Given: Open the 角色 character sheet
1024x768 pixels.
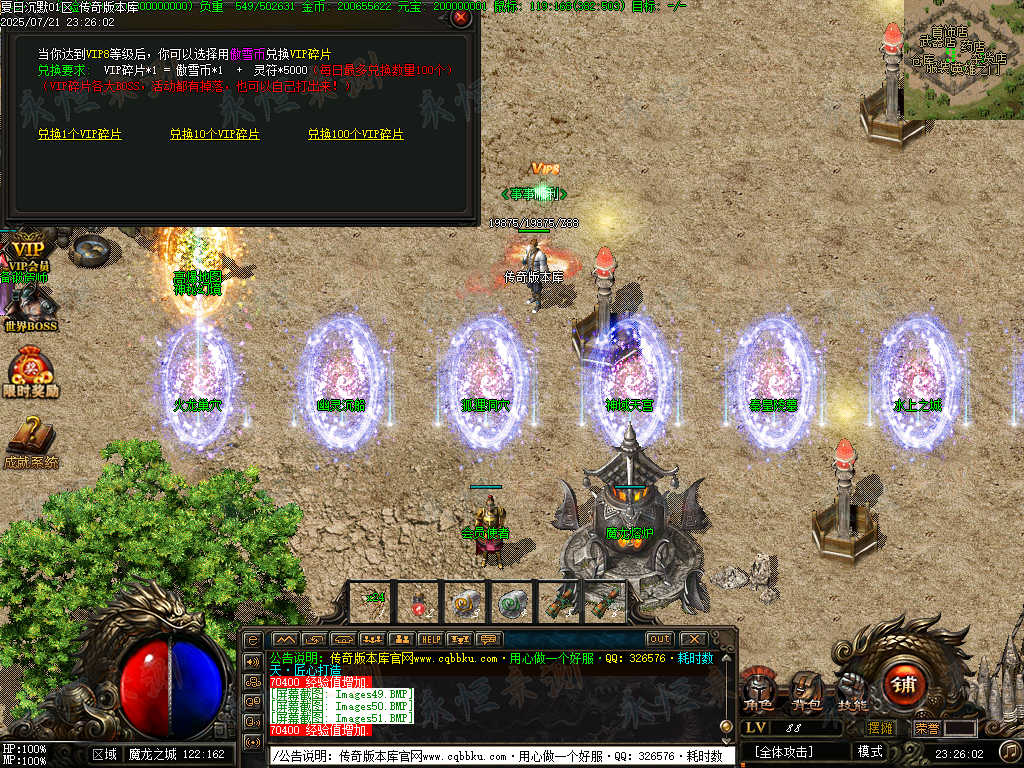Looking at the screenshot, I should [x=757, y=692].
